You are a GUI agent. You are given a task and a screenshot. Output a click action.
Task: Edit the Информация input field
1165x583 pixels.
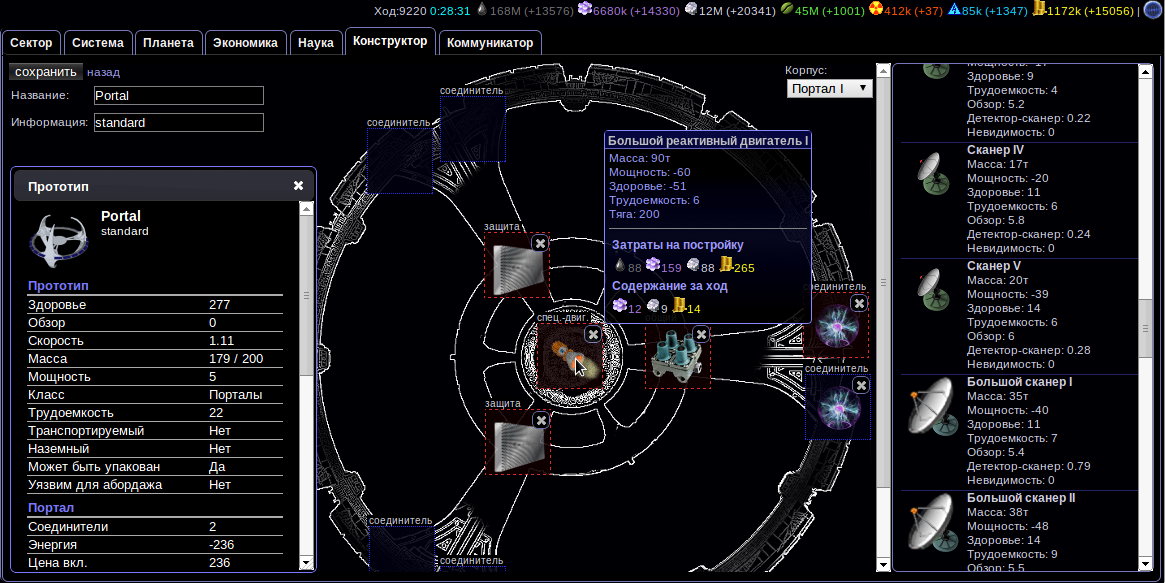[178, 123]
